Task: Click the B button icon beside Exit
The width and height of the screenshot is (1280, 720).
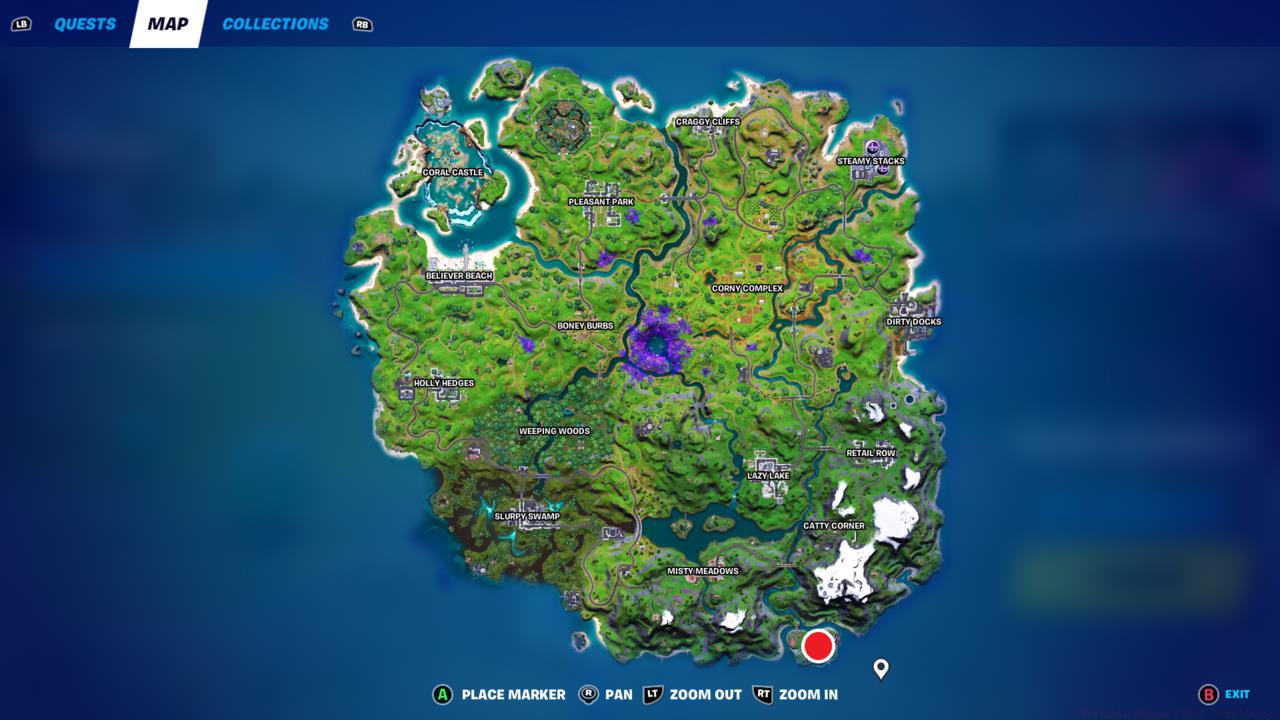Action: pos(1206,694)
